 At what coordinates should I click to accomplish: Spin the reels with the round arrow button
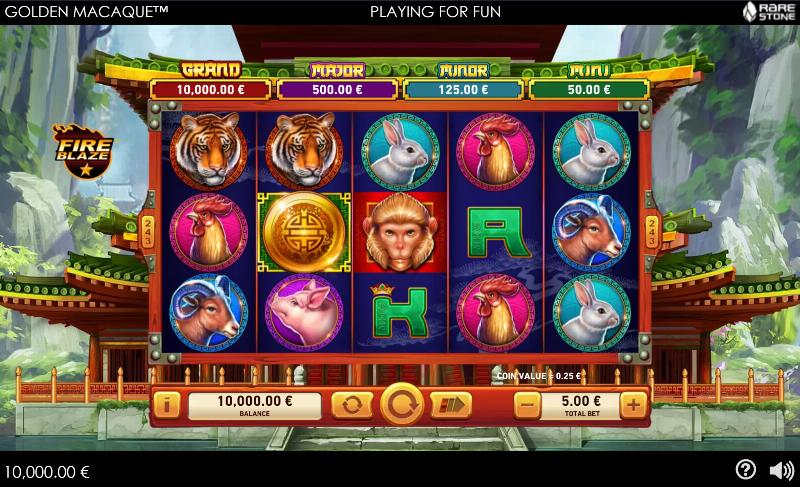[x=402, y=405]
